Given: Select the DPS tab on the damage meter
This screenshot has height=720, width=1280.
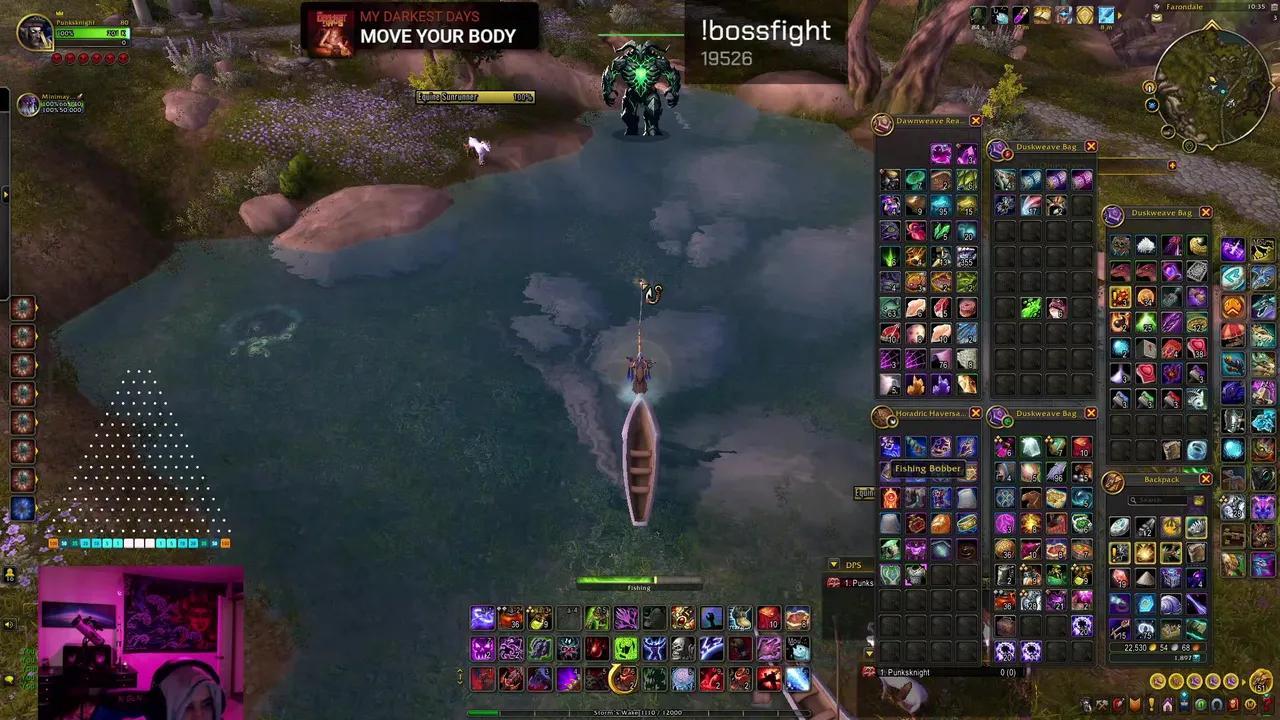Looking at the screenshot, I should [x=853, y=565].
